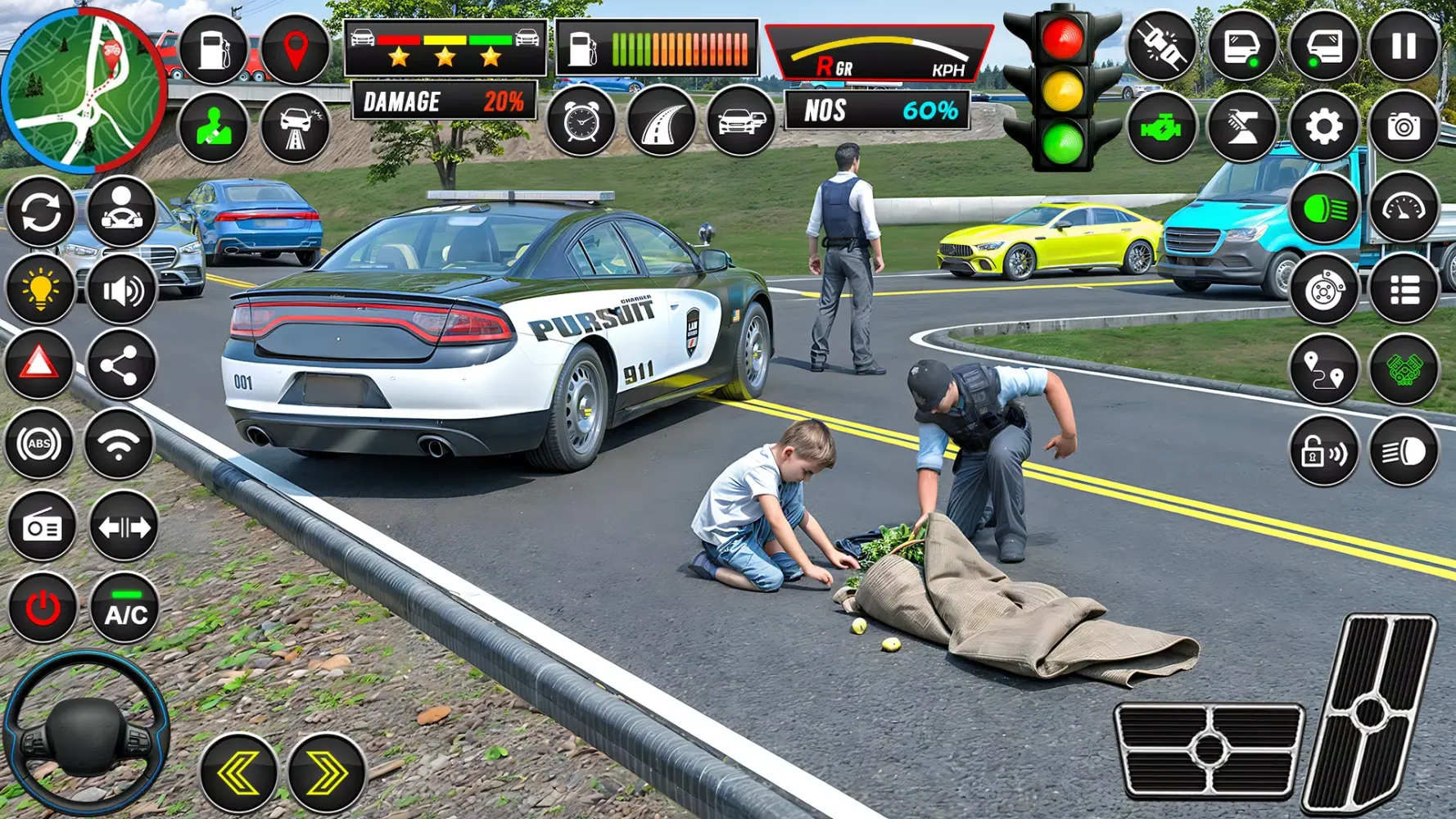Image resolution: width=1456 pixels, height=819 pixels.
Task: Turn on the hazard warning triangle
Action: pyautogui.click(x=39, y=363)
